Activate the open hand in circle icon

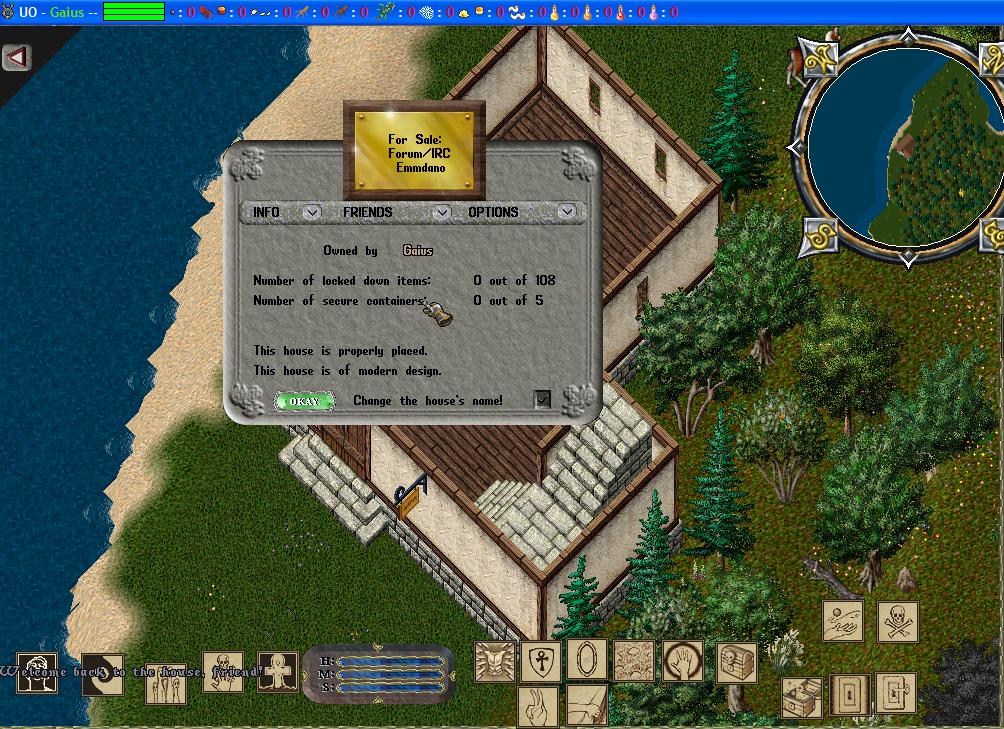682,660
